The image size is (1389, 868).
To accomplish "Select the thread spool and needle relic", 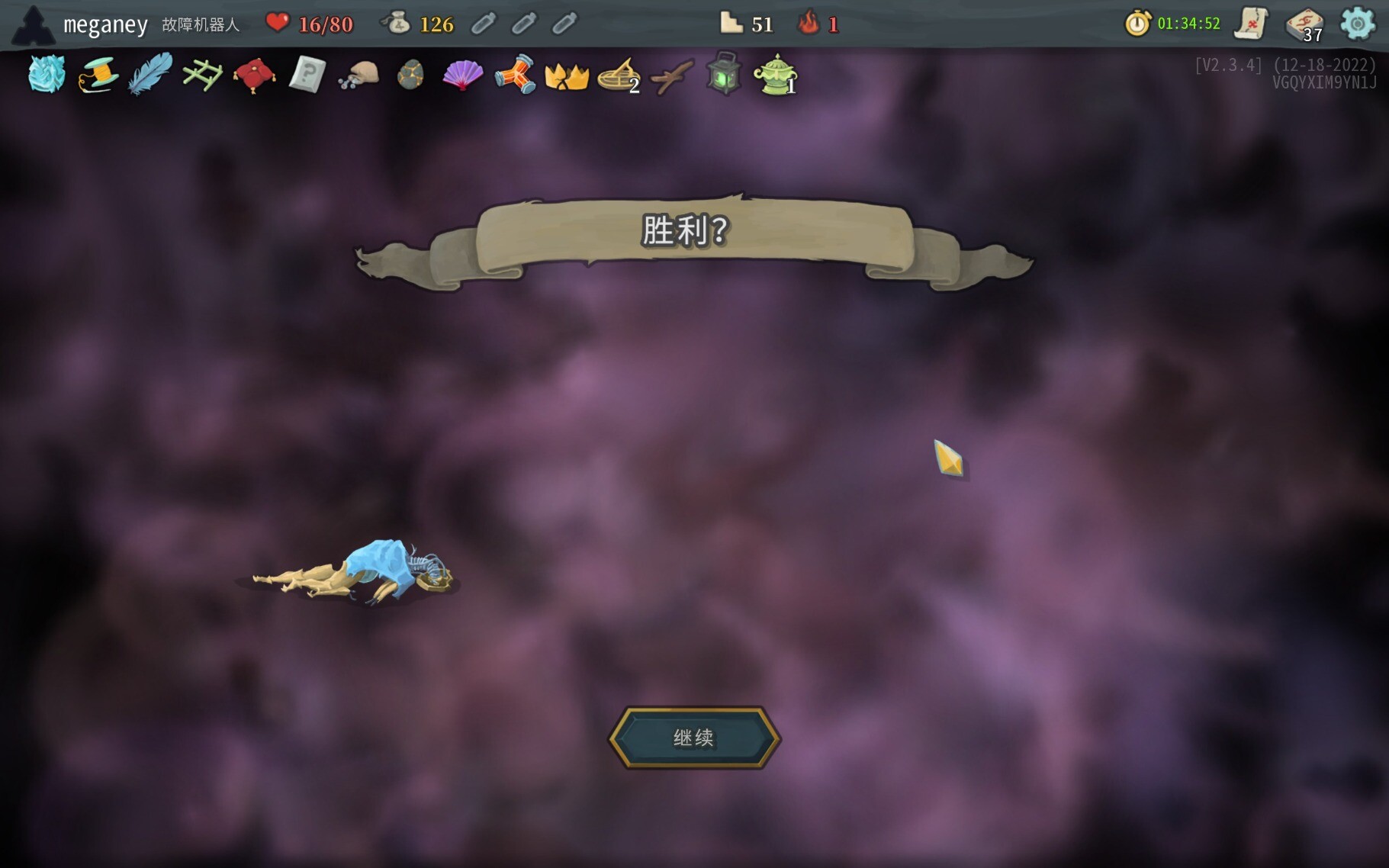I will coord(98,76).
